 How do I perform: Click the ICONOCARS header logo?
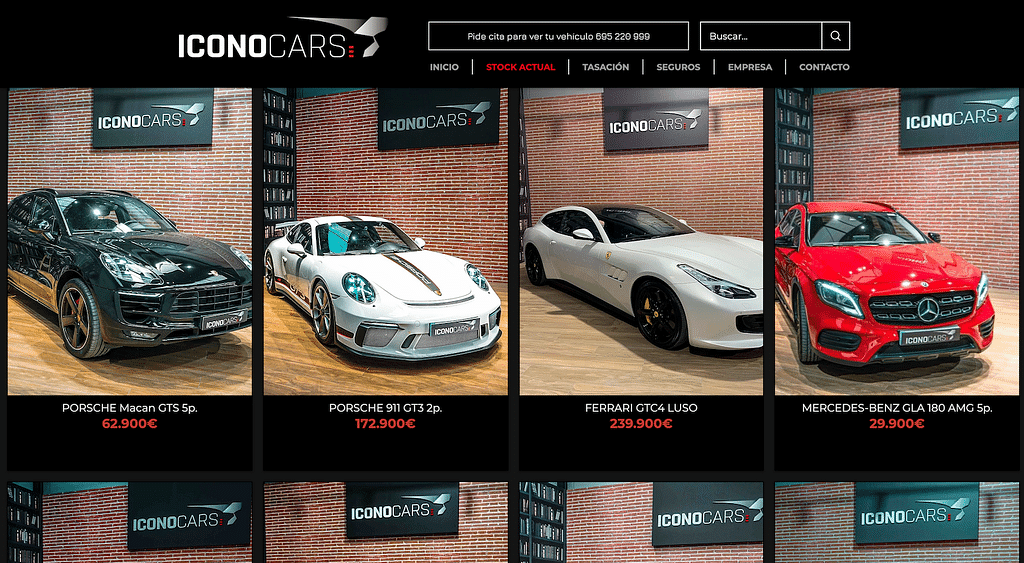(x=282, y=40)
